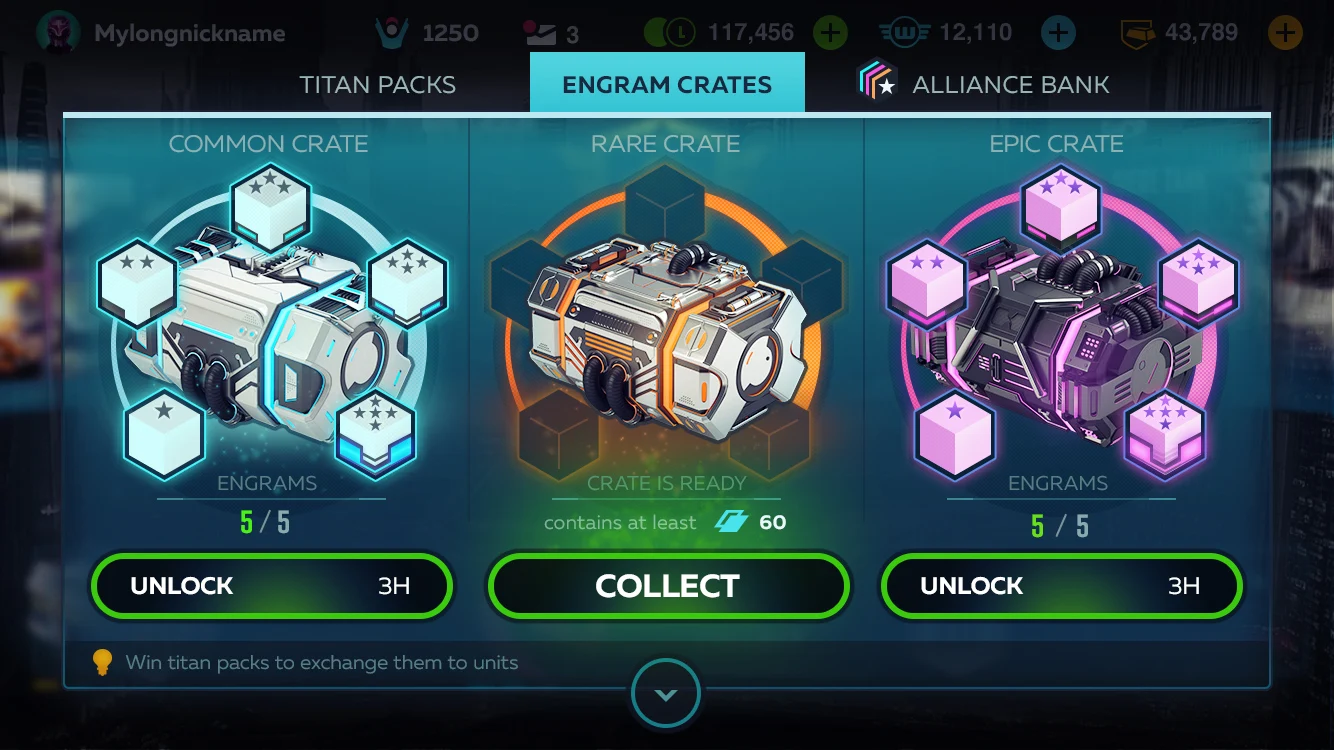Switch to the Titan Packs tab
Viewport: 1334px width, 750px height.
click(x=377, y=84)
